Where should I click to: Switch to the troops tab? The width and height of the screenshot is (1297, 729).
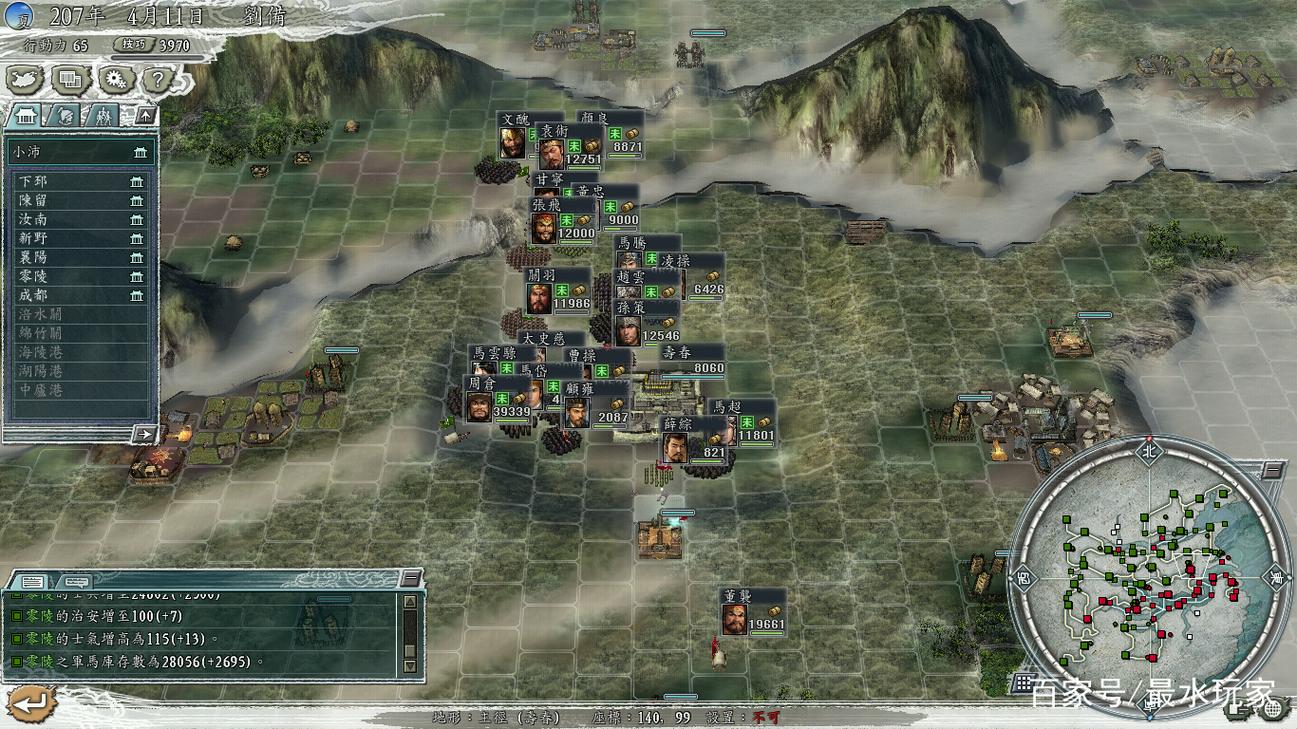[102, 115]
